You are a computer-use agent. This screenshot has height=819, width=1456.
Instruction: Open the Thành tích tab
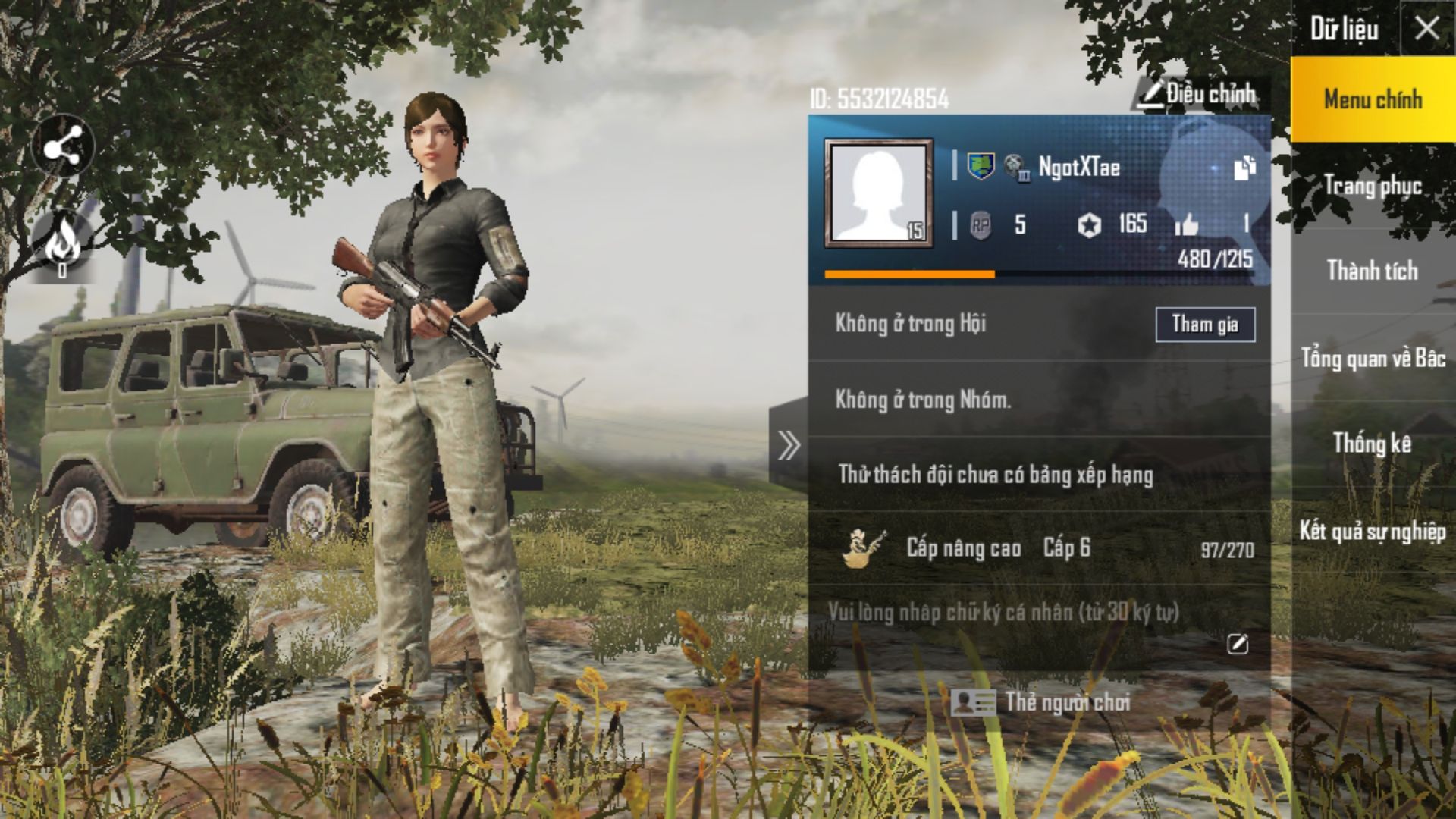[x=1373, y=271]
